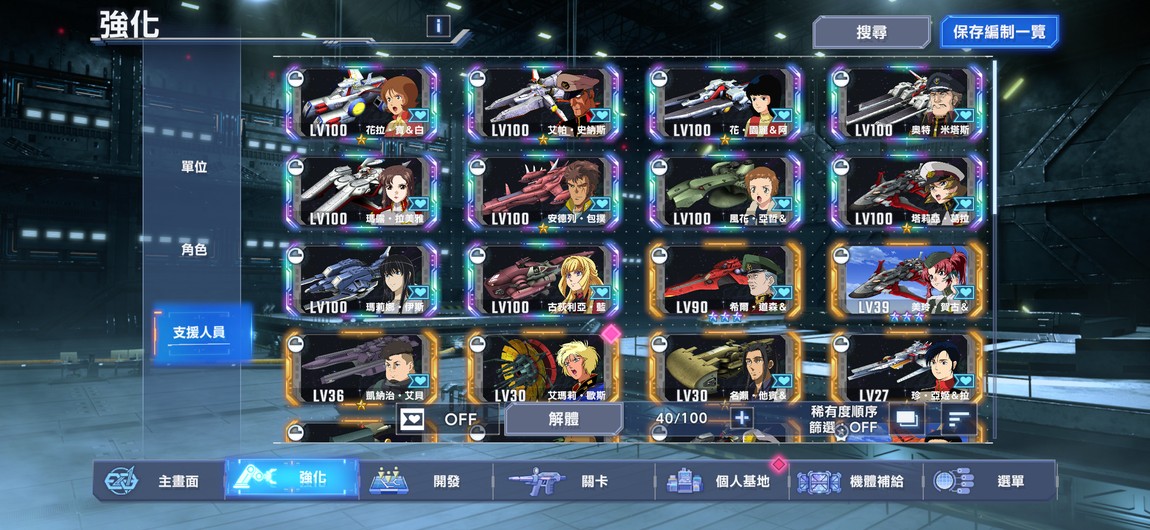1150x530 pixels.
Task: Open 個人基地 personal base
Action: (x=722, y=481)
